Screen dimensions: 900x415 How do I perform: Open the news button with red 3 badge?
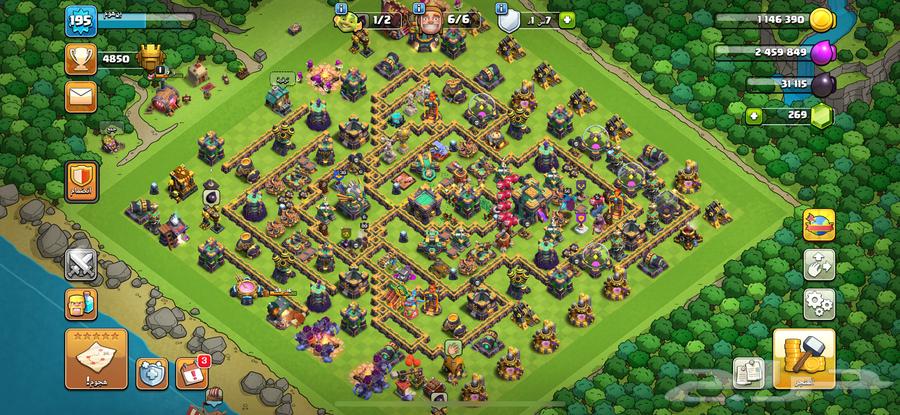192,374
